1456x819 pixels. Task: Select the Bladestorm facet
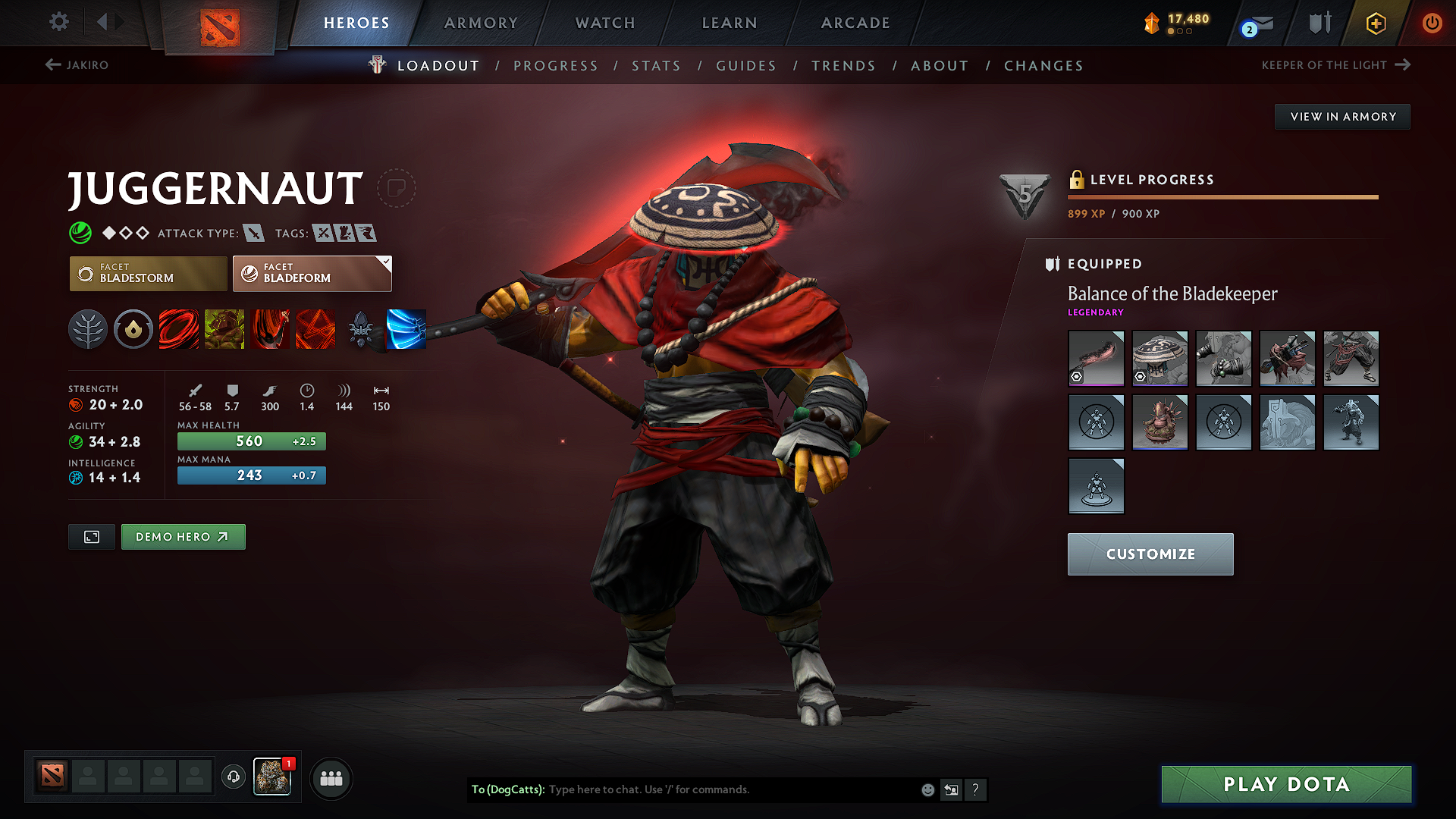148,273
